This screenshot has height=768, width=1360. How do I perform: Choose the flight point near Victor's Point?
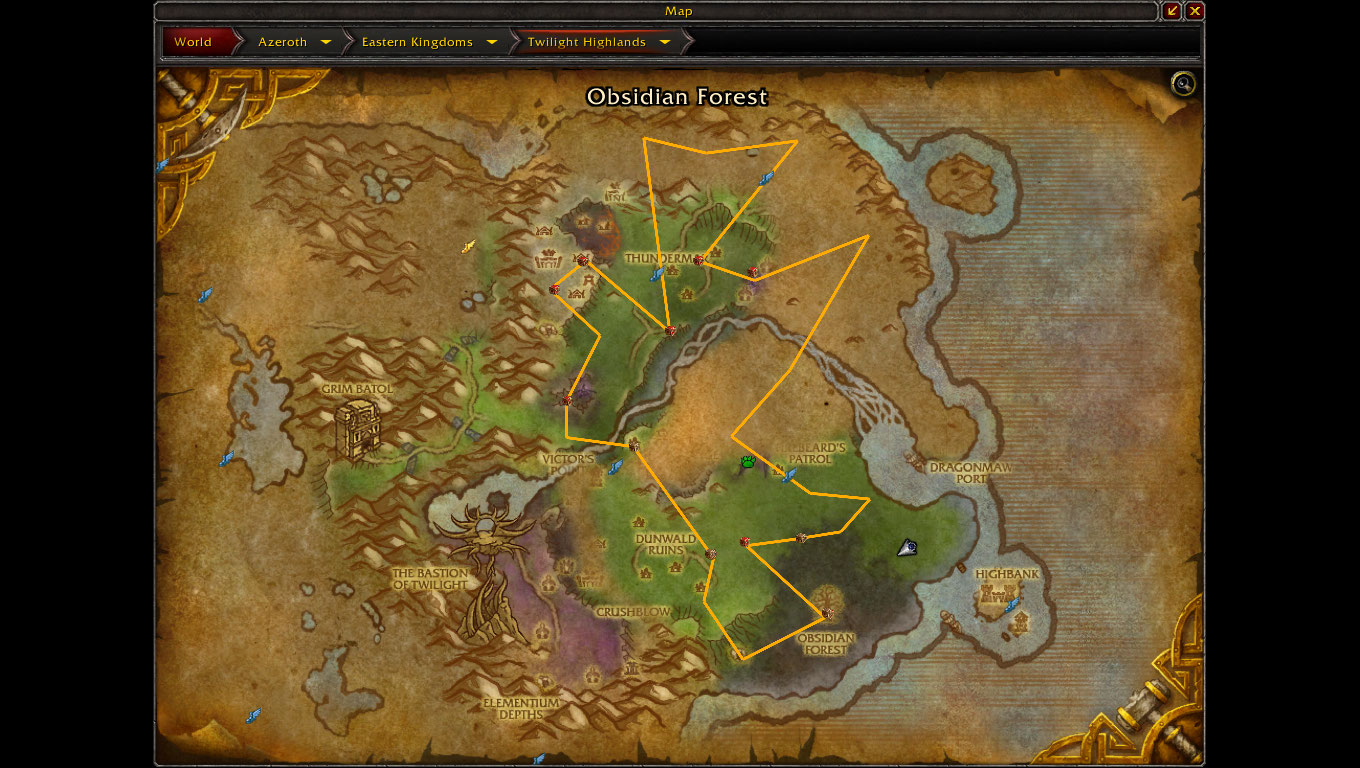[616, 466]
